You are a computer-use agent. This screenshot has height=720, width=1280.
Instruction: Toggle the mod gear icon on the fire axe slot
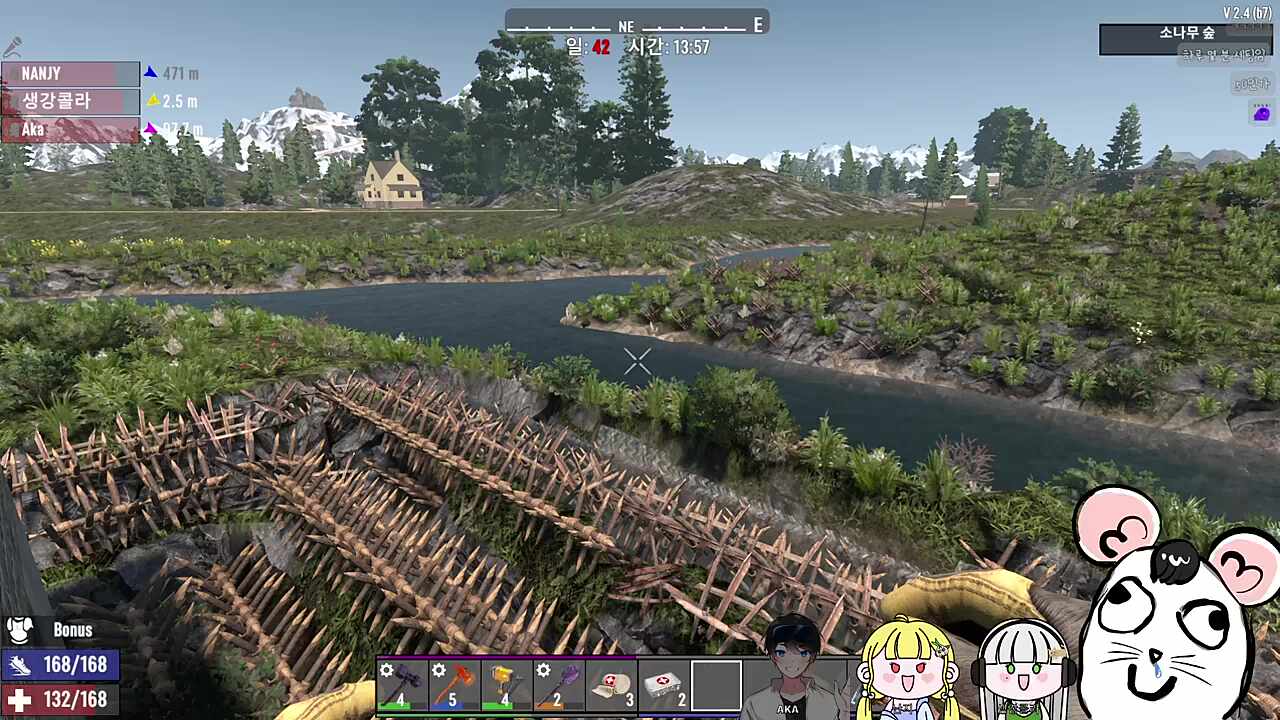[x=438, y=671]
